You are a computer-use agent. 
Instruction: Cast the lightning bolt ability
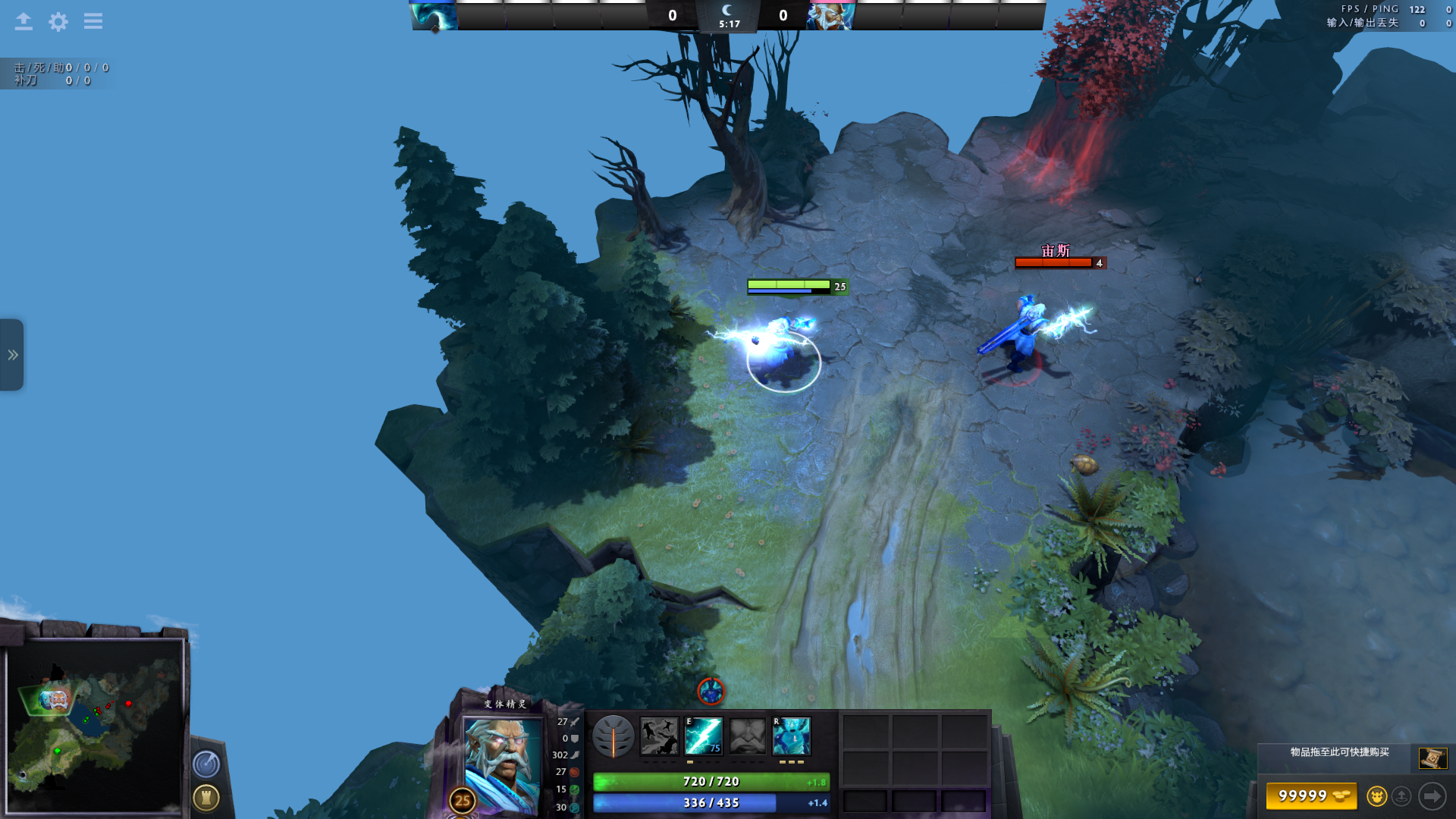704,736
